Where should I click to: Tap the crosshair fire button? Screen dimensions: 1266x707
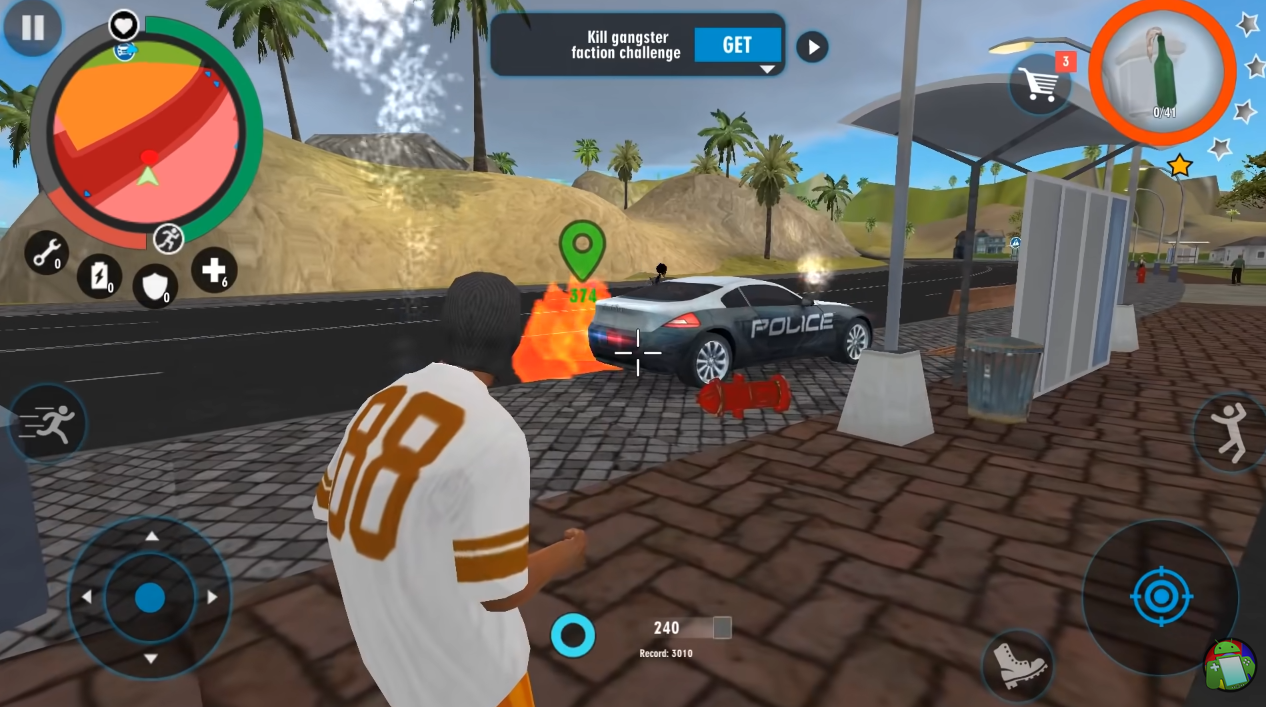coord(1160,597)
